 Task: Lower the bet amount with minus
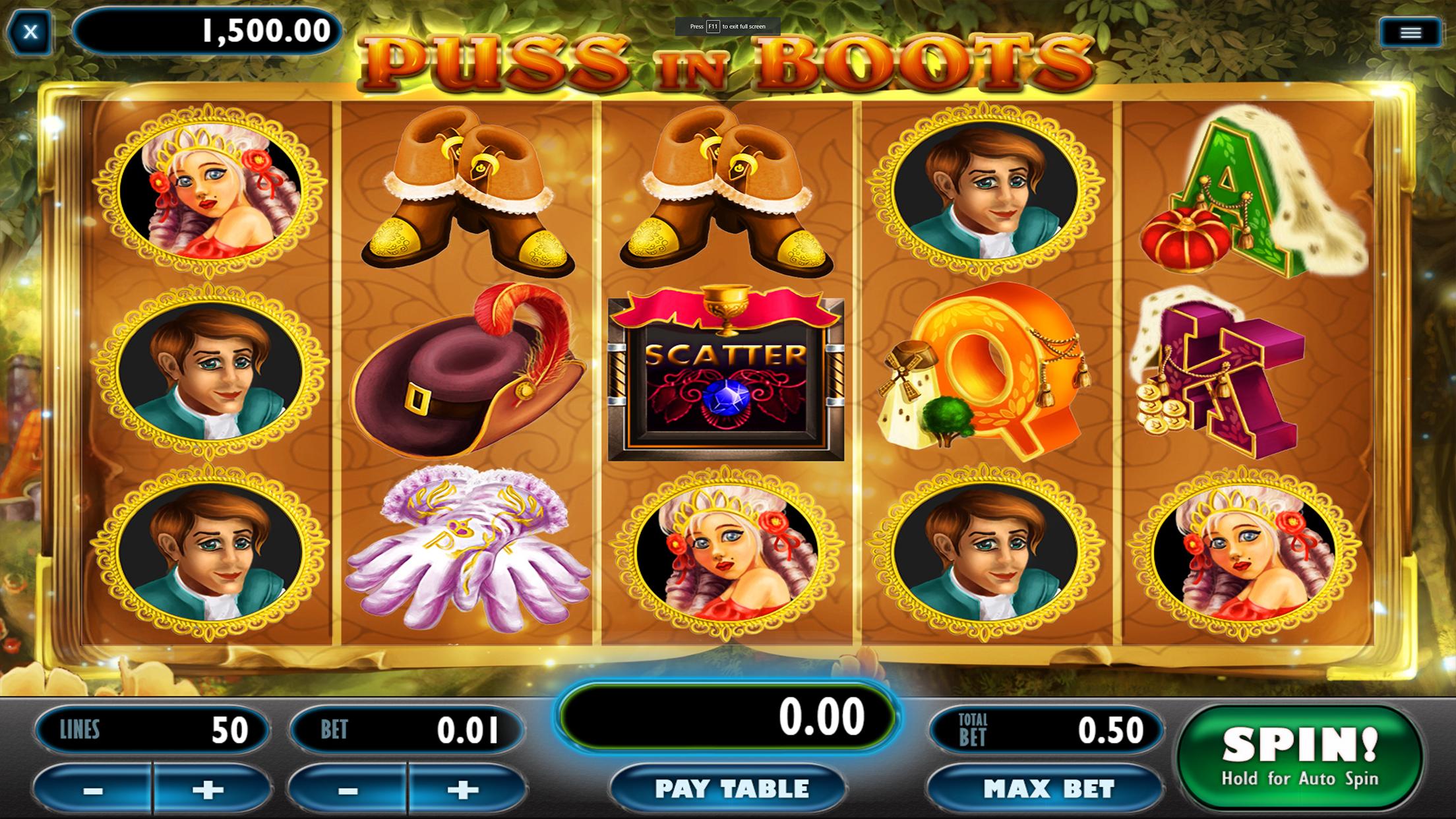(x=348, y=790)
